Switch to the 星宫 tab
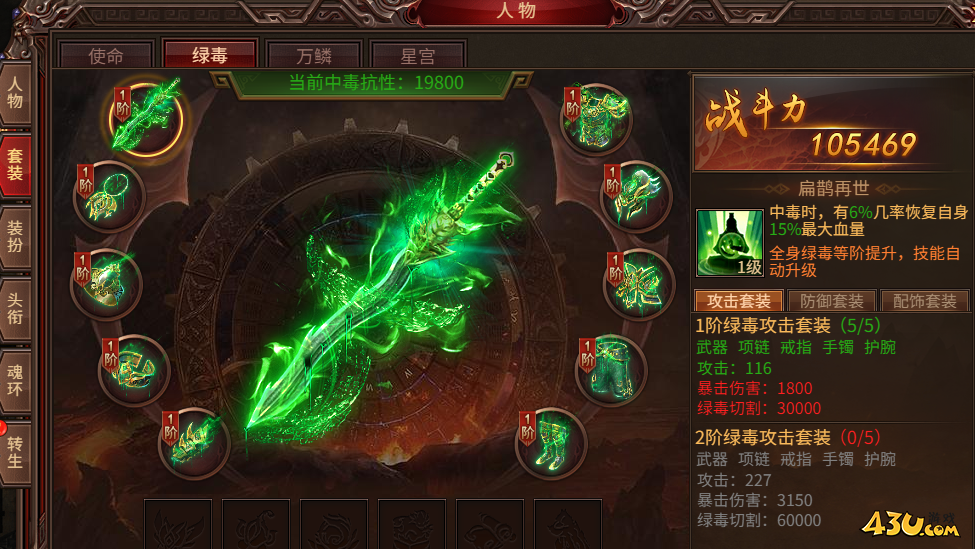Image resolution: width=975 pixels, height=549 pixels. coord(418,55)
